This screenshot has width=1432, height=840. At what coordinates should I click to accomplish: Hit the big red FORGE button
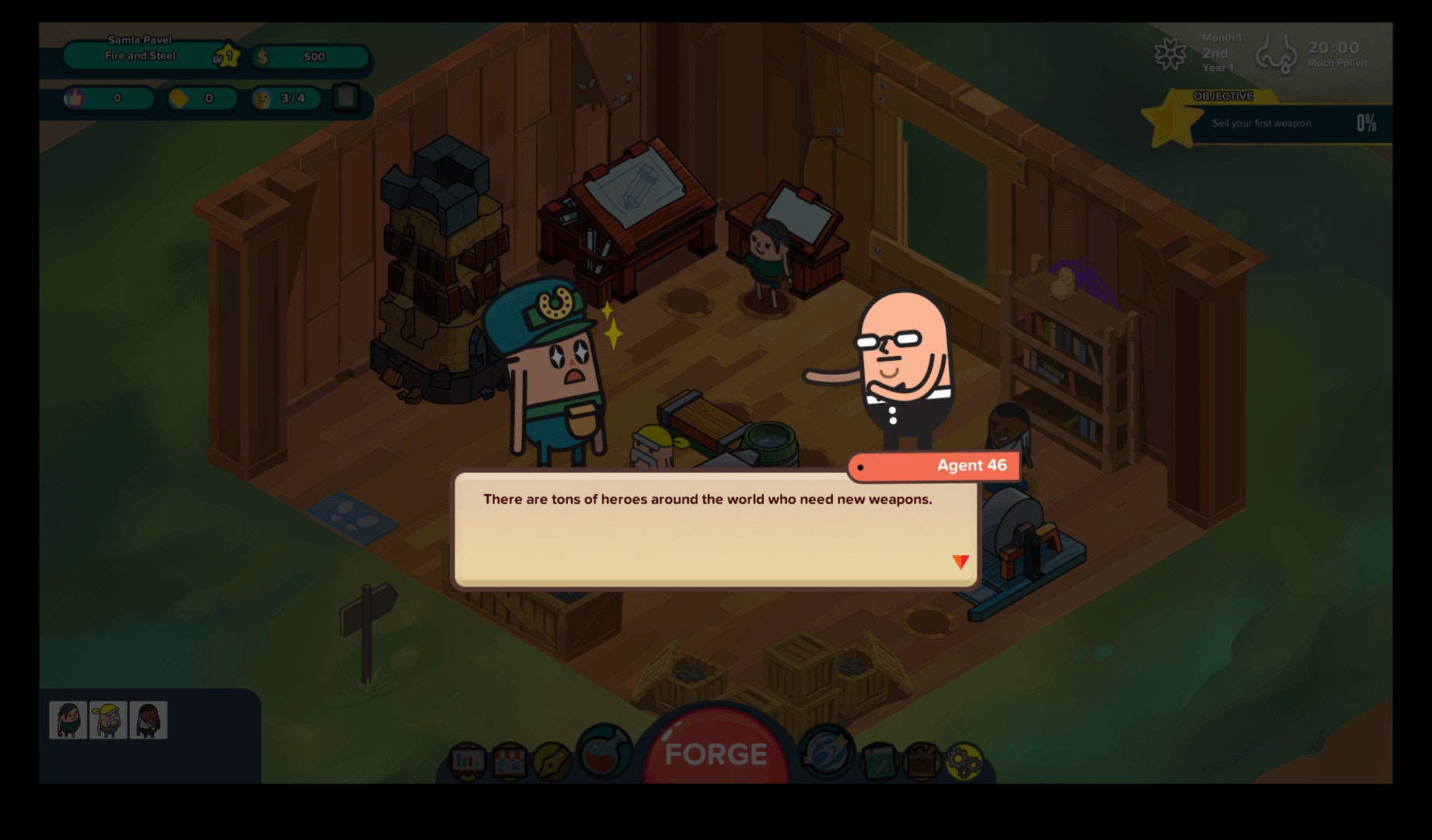716,752
